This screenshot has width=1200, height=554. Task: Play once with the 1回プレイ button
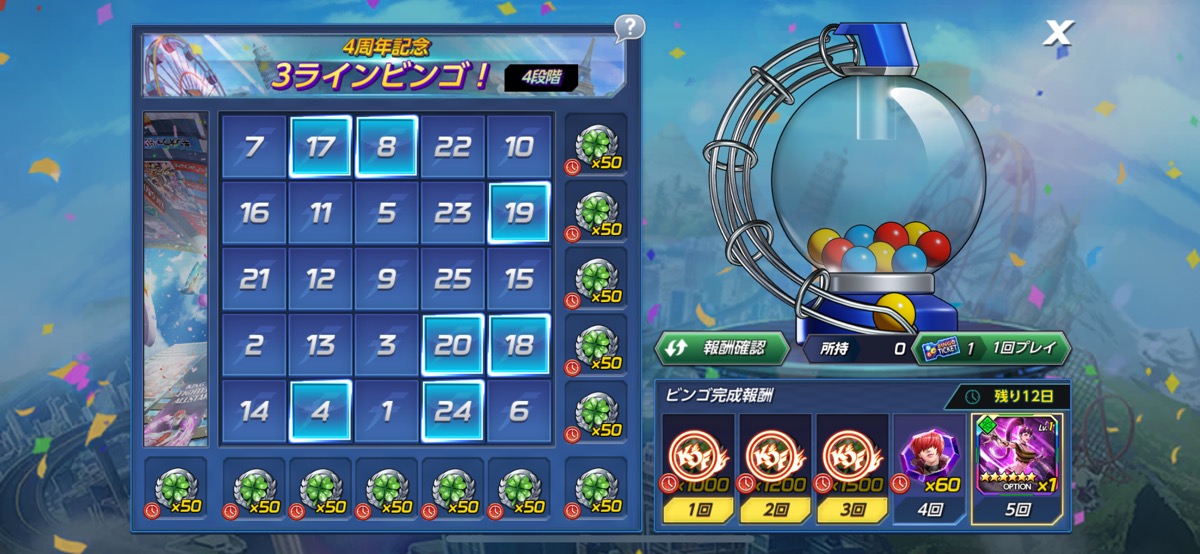(990, 348)
